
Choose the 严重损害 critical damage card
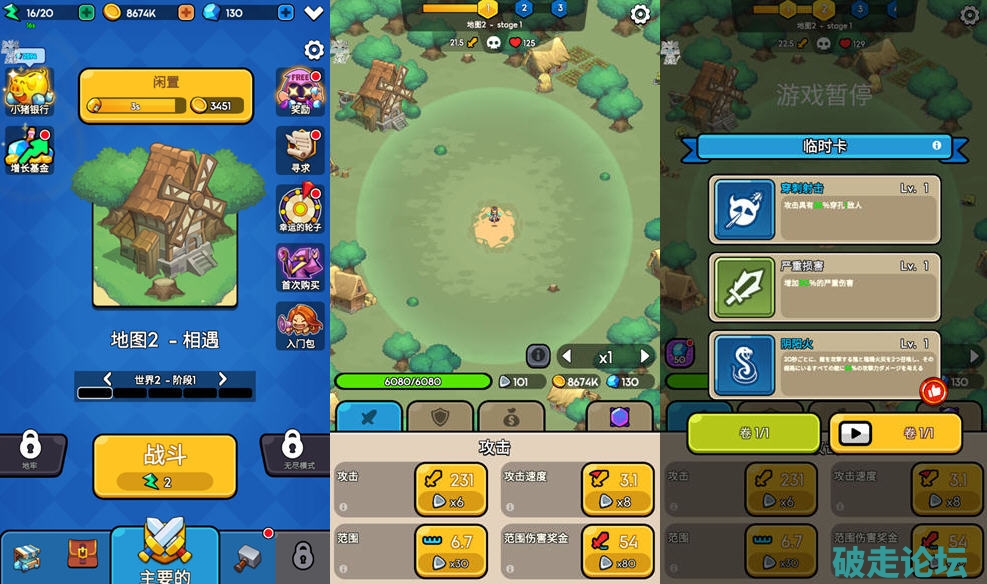click(825, 286)
